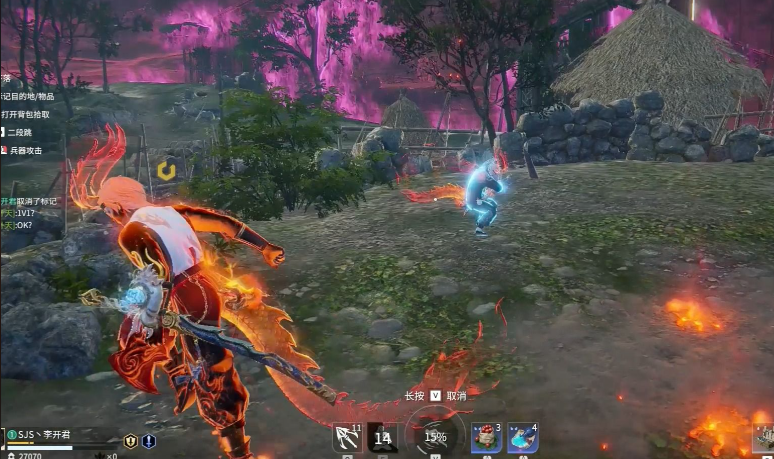Select the weapon slot showing number 14
Screen dimensions: 774x459
(x=382, y=437)
